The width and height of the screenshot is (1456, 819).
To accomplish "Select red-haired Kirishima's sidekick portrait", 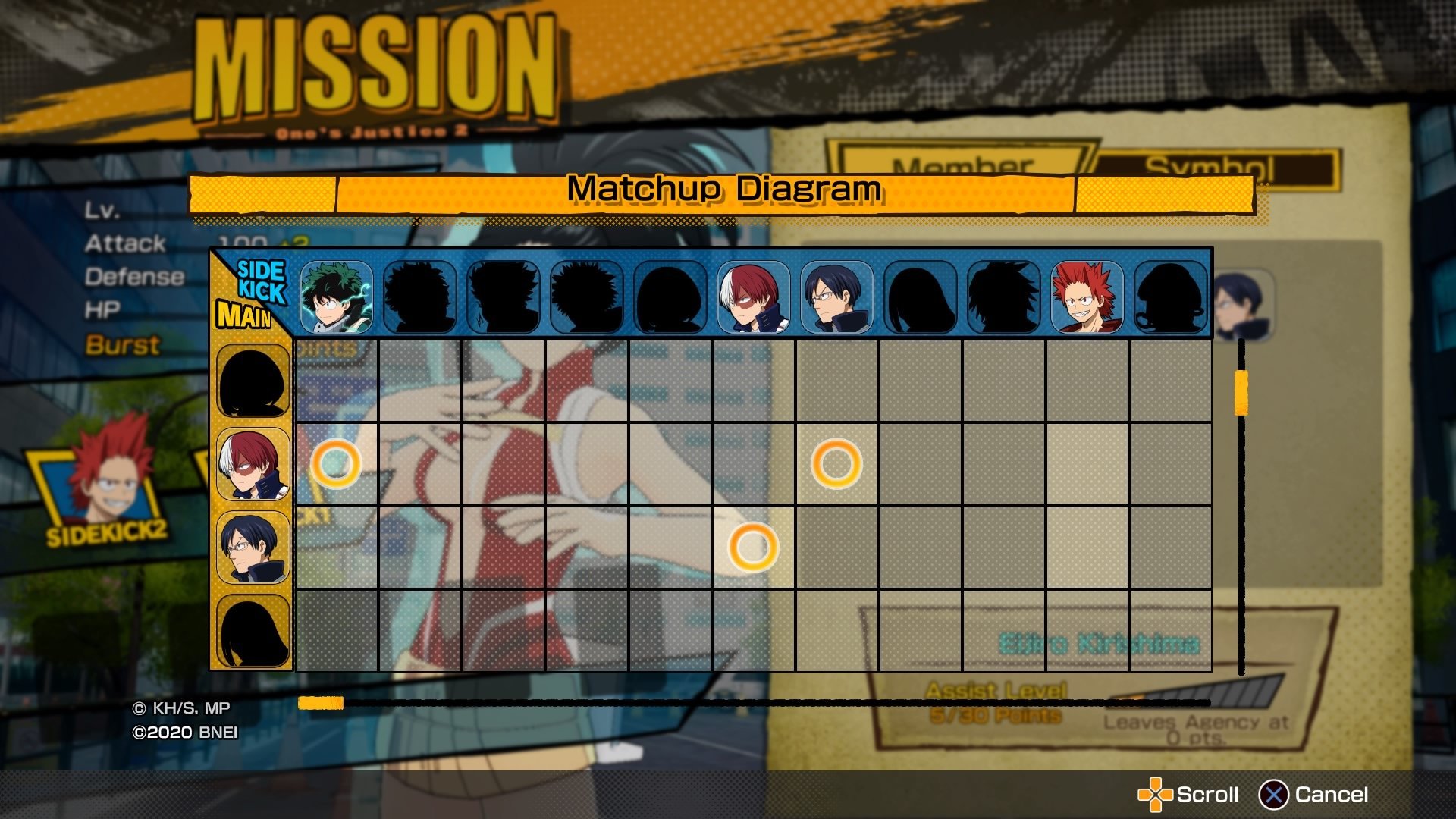I will pyautogui.click(x=1087, y=297).
